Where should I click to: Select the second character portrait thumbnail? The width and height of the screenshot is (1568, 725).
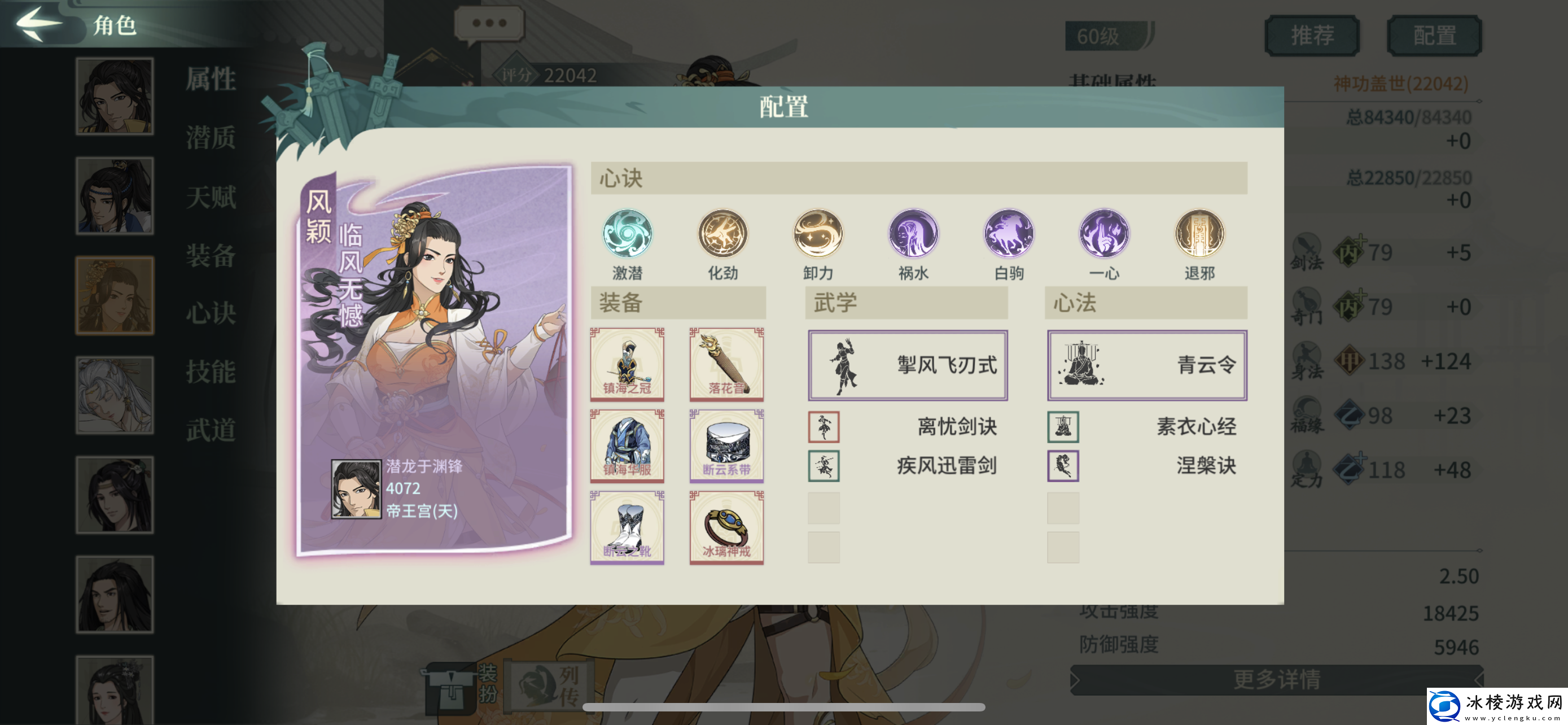click(x=115, y=196)
